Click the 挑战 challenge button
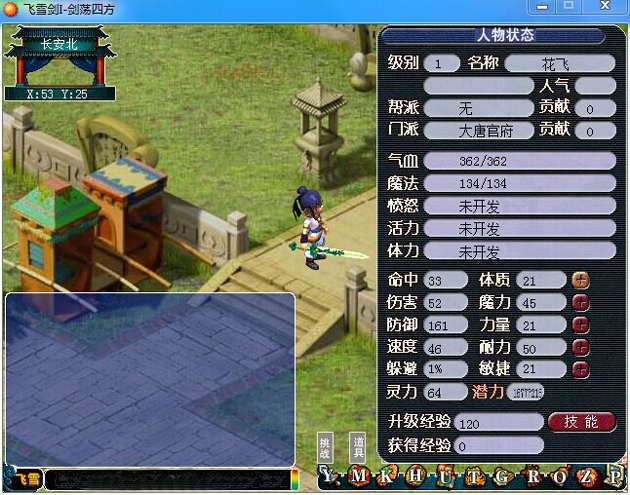The height and width of the screenshot is (495, 630). [x=324, y=447]
